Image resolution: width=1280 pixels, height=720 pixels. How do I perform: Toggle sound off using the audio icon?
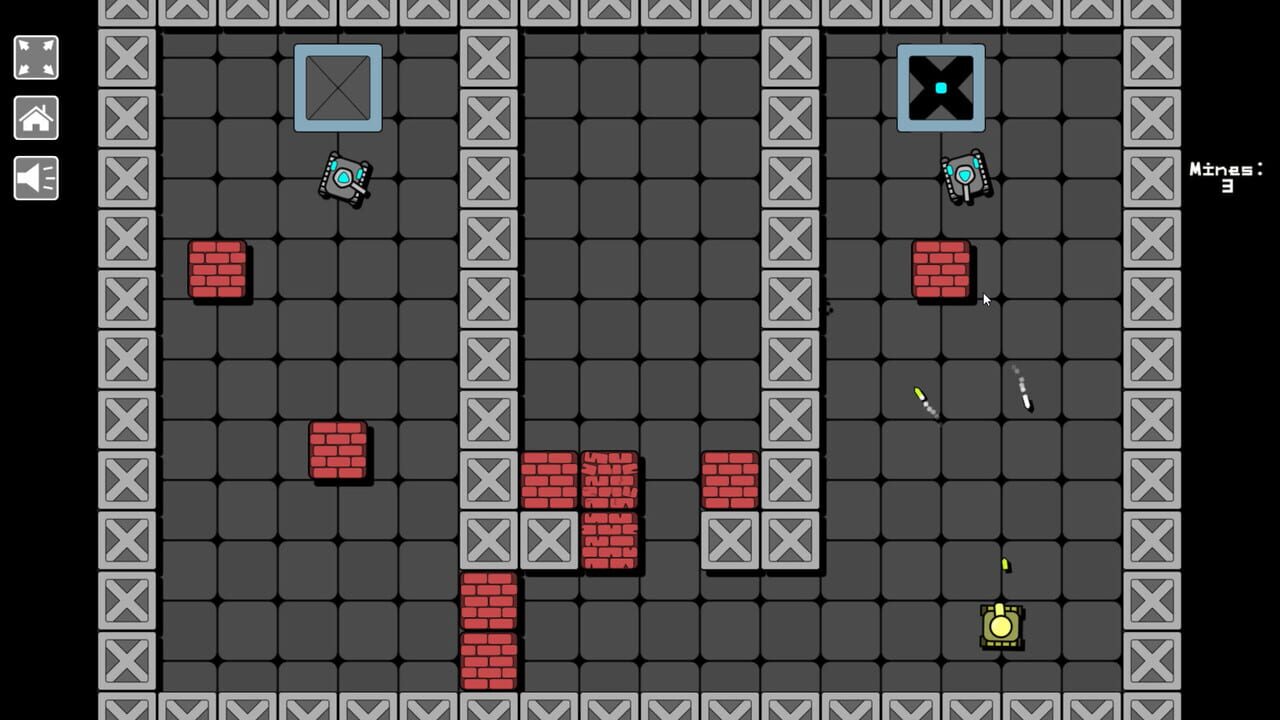tap(35, 179)
